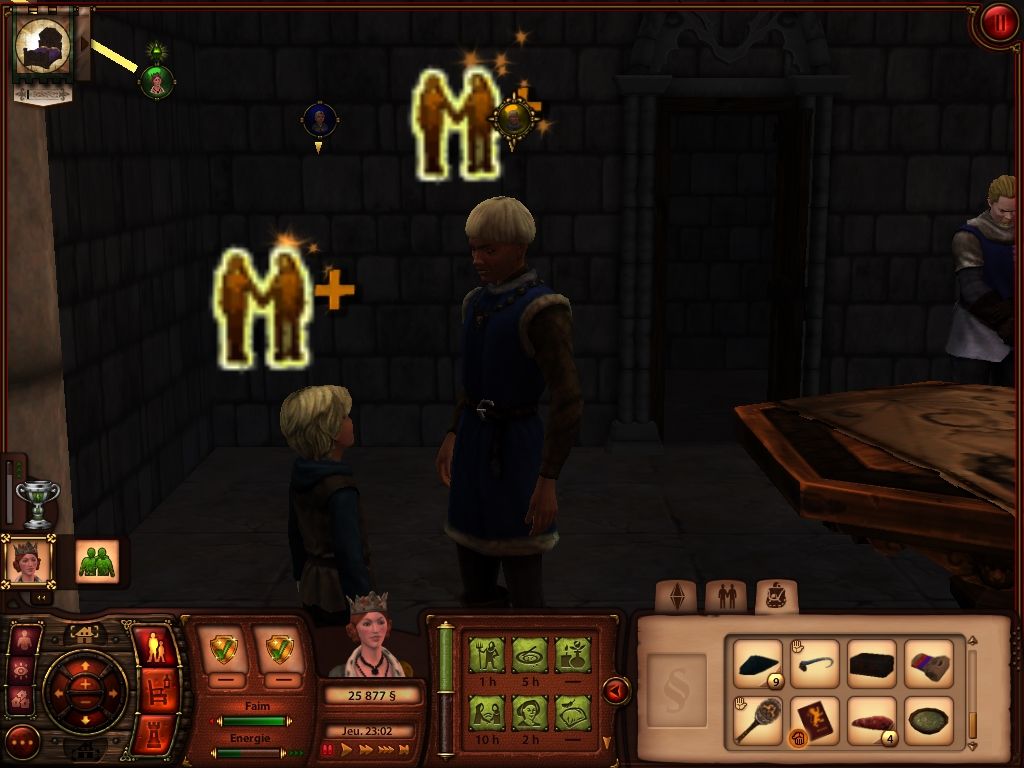This screenshot has height=768, width=1024.
Task: Click the house icon above the camera controls
Action: 85,633
